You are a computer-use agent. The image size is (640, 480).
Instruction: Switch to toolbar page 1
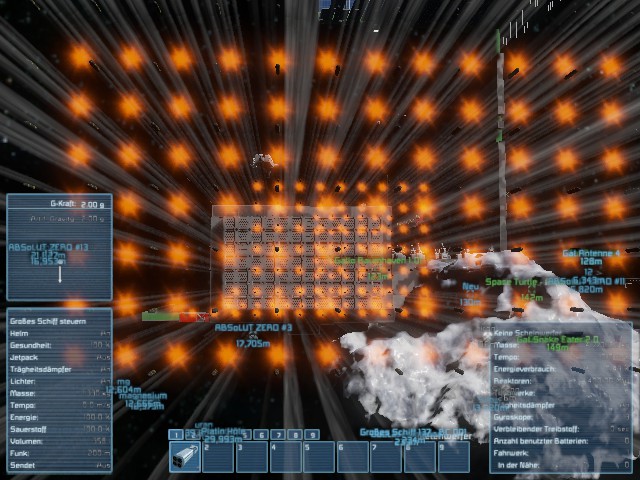[x=175, y=435]
